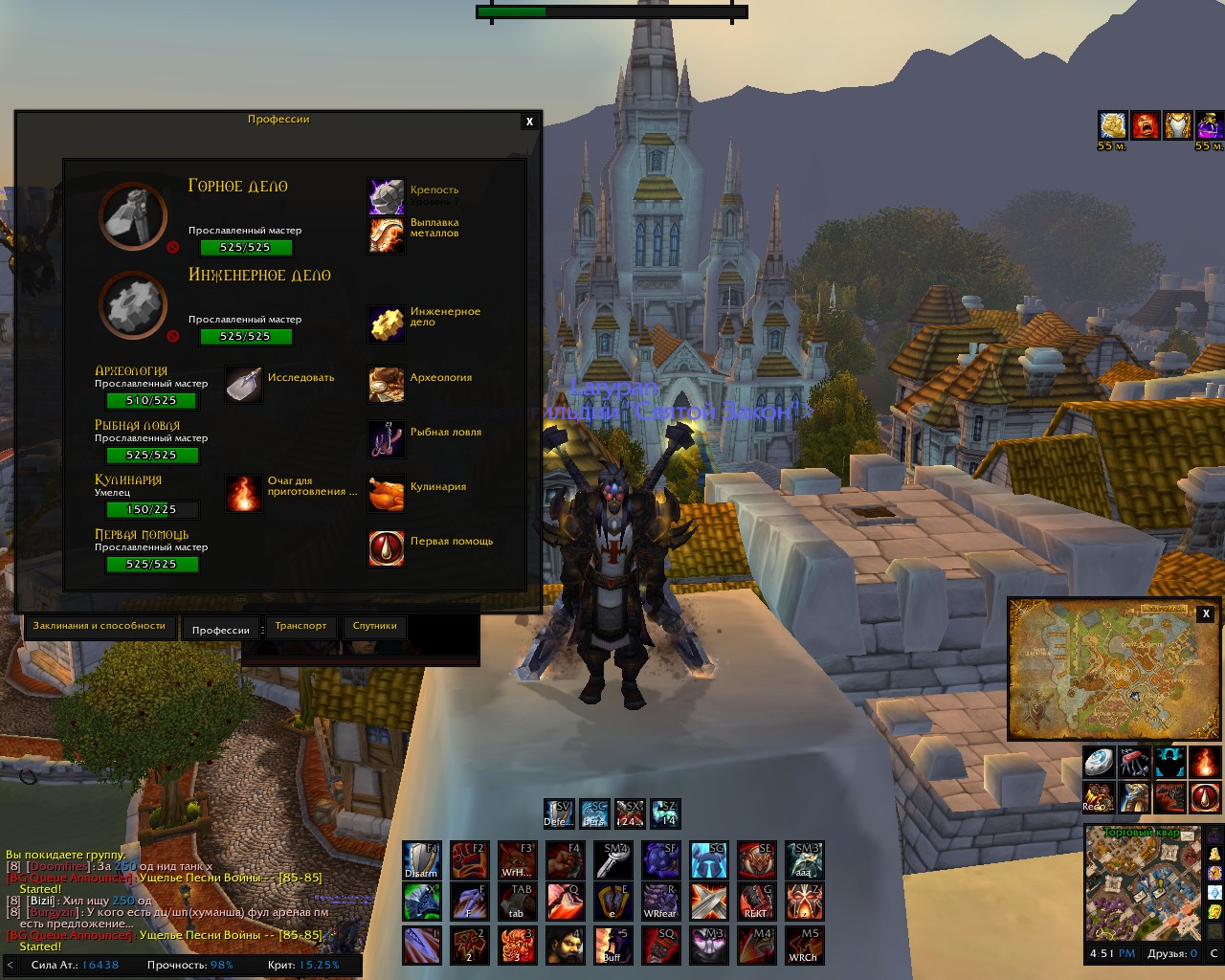Open Выплавка металлов smelting skill
The image size is (1225, 980).
[387, 234]
